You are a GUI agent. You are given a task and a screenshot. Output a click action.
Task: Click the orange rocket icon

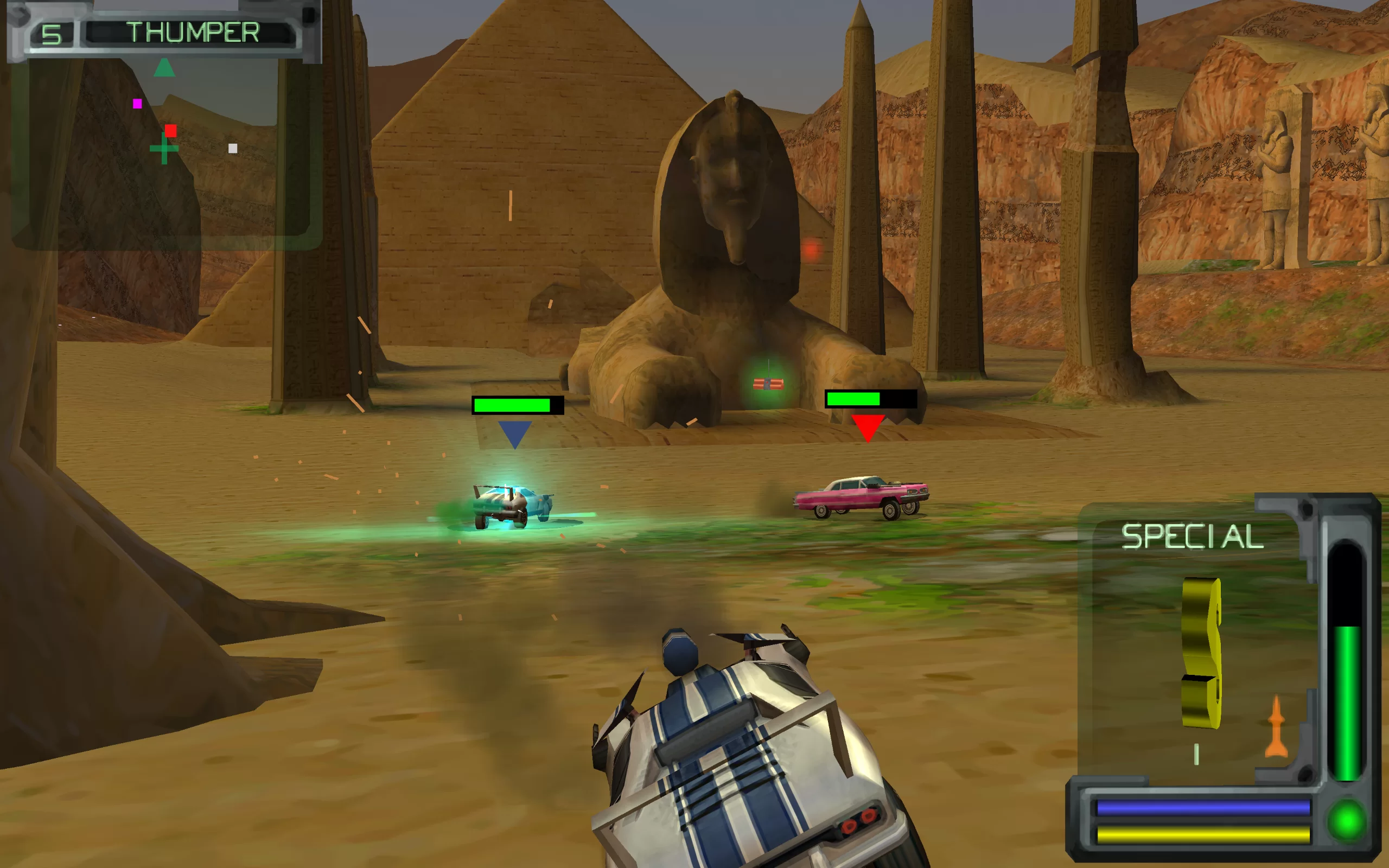click(x=1276, y=727)
